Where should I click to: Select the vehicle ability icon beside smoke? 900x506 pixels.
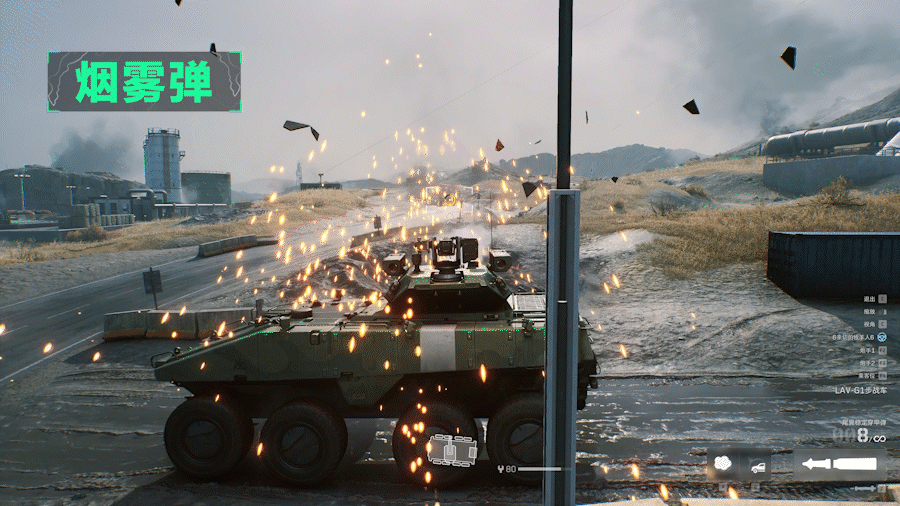pos(757,466)
